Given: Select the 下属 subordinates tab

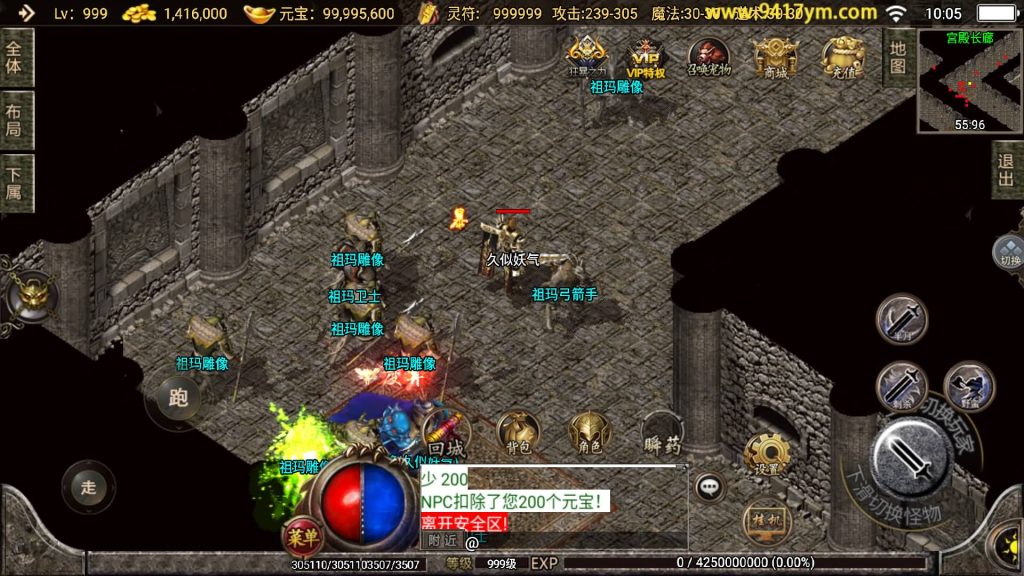Looking at the screenshot, I should tap(14, 183).
